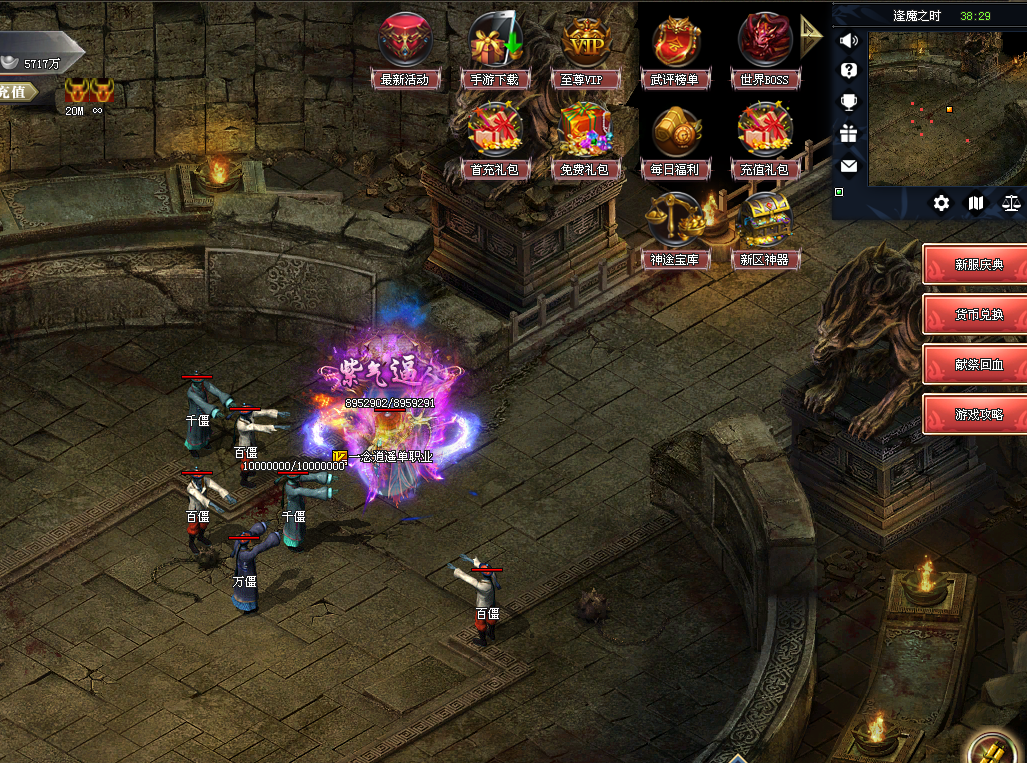Activate the 献祭回血 button
Screen dimensions: 1027x763
(x=977, y=364)
